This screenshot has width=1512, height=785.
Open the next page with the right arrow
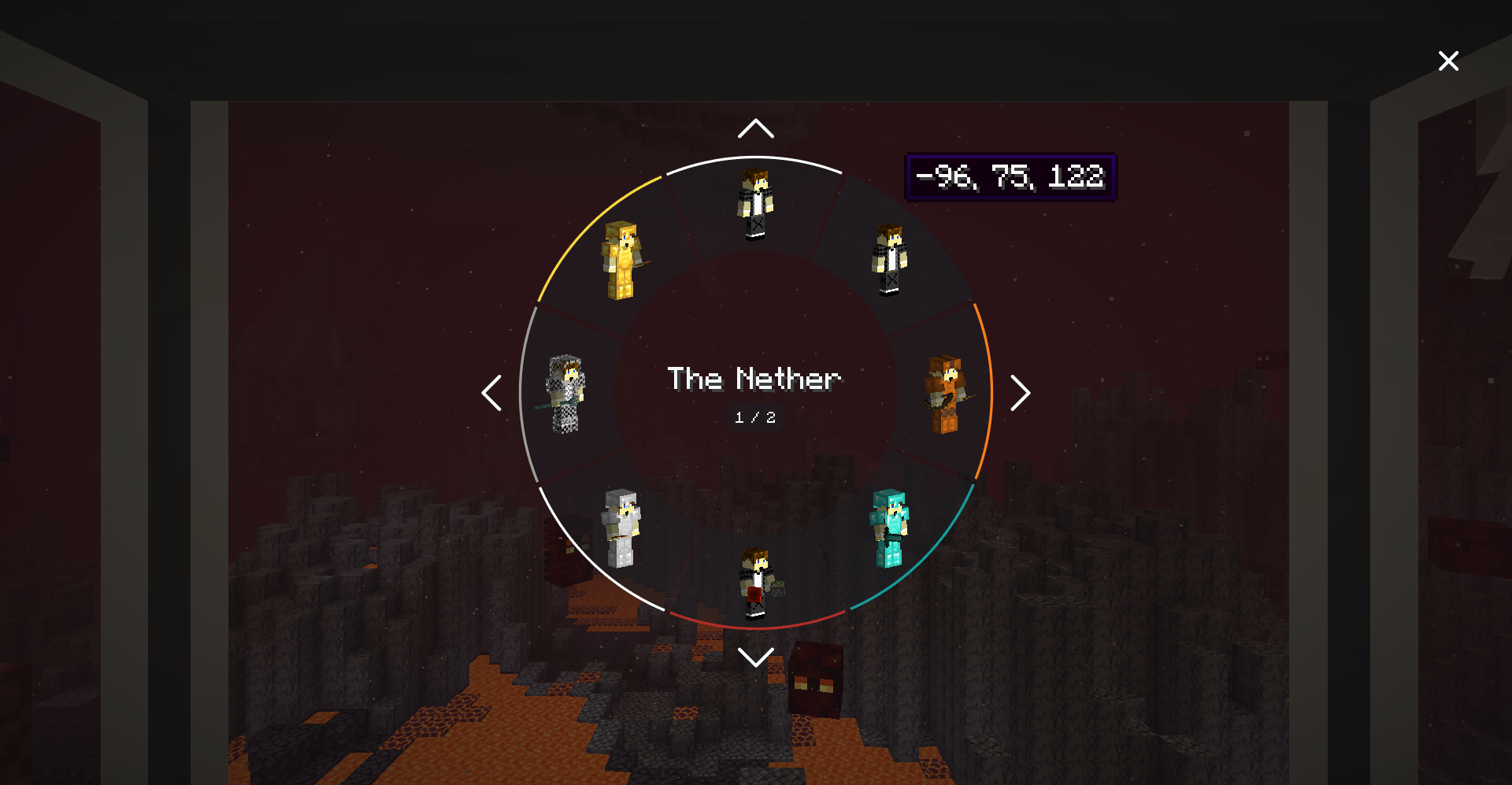1021,393
